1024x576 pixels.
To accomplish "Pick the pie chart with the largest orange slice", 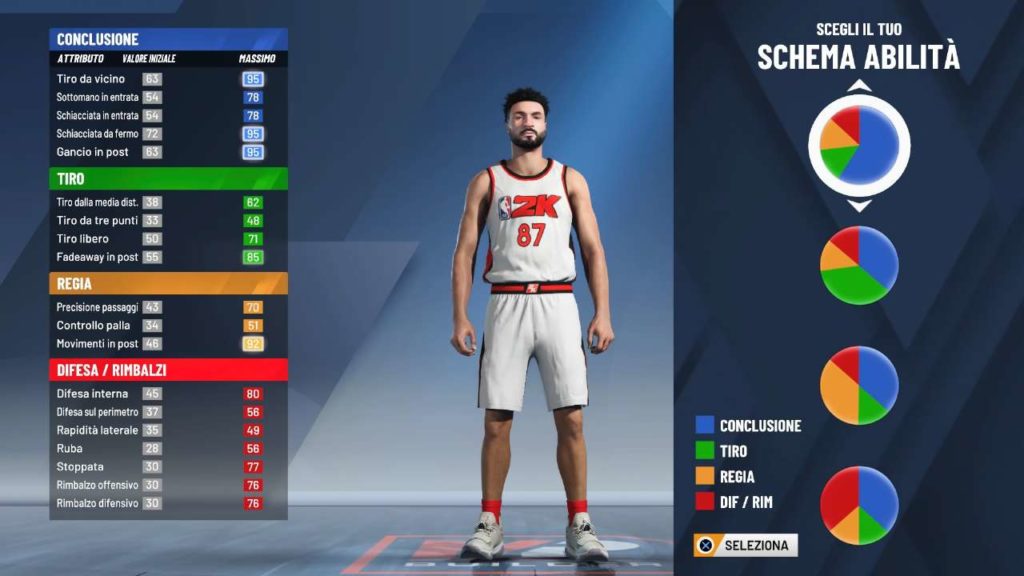I will pos(859,385).
